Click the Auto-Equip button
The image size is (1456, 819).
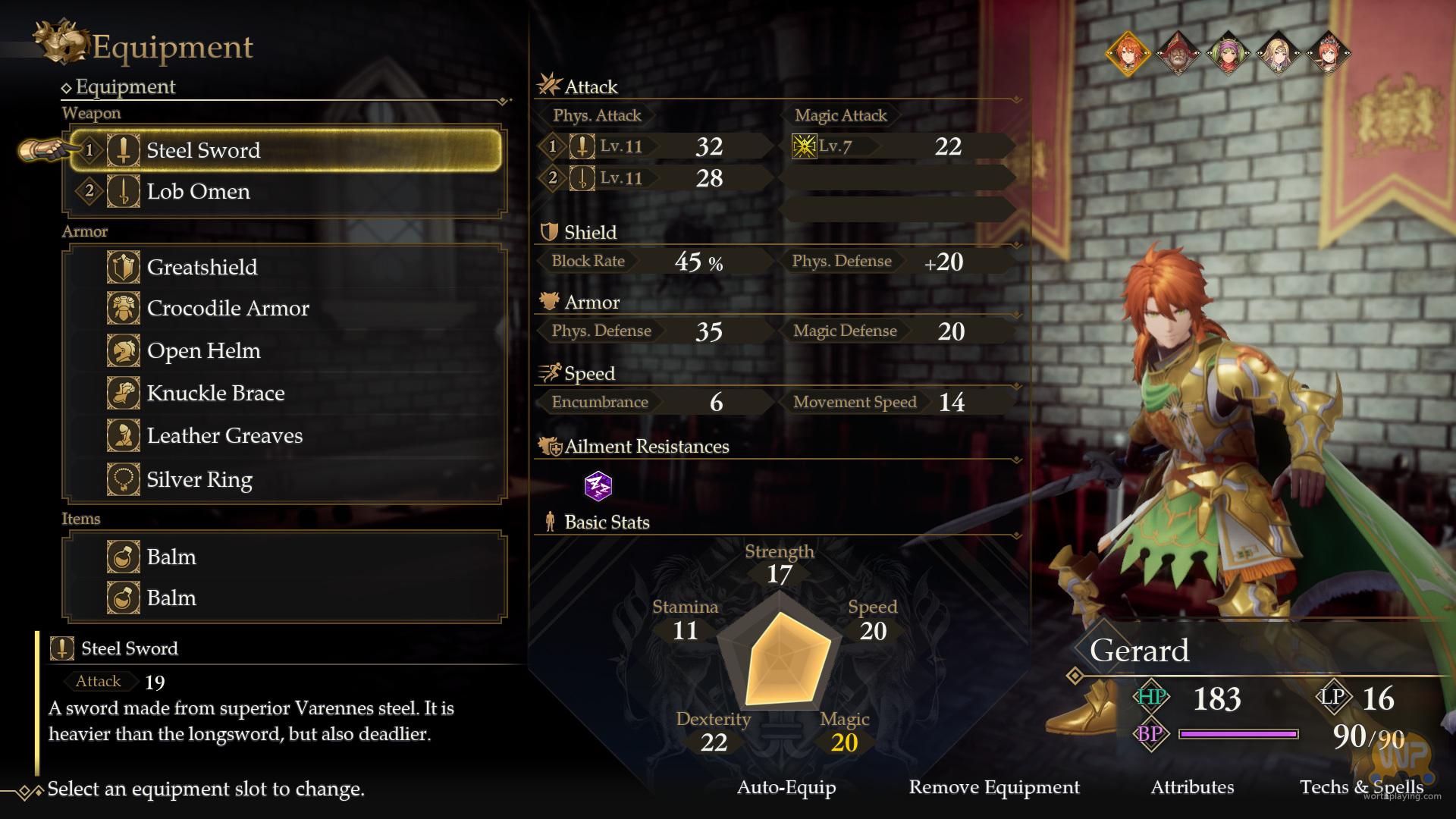[x=786, y=788]
